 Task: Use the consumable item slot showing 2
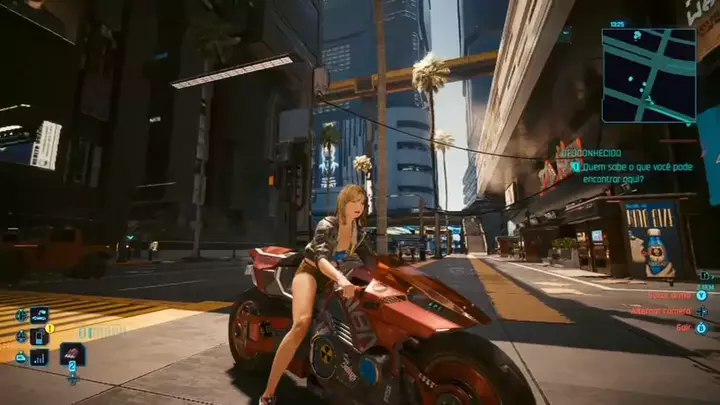pyautogui.click(x=72, y=355)
